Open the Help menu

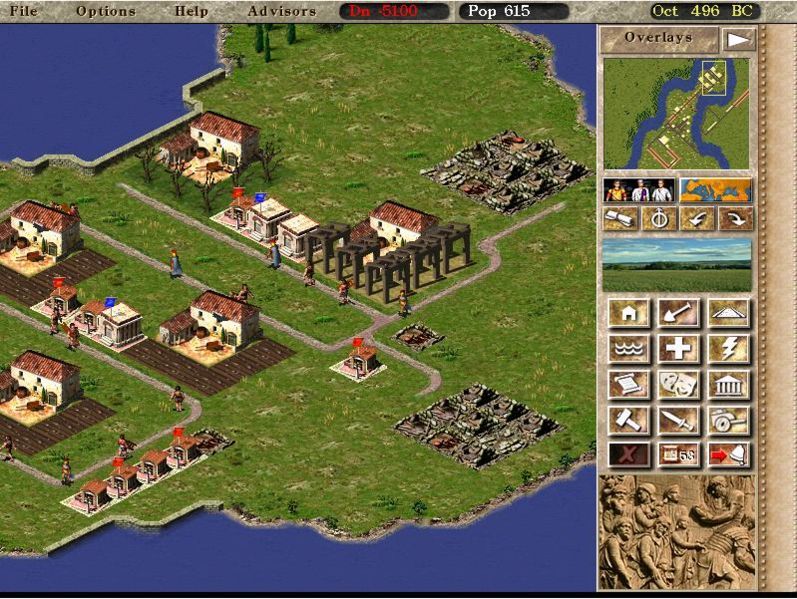point(191,11)
